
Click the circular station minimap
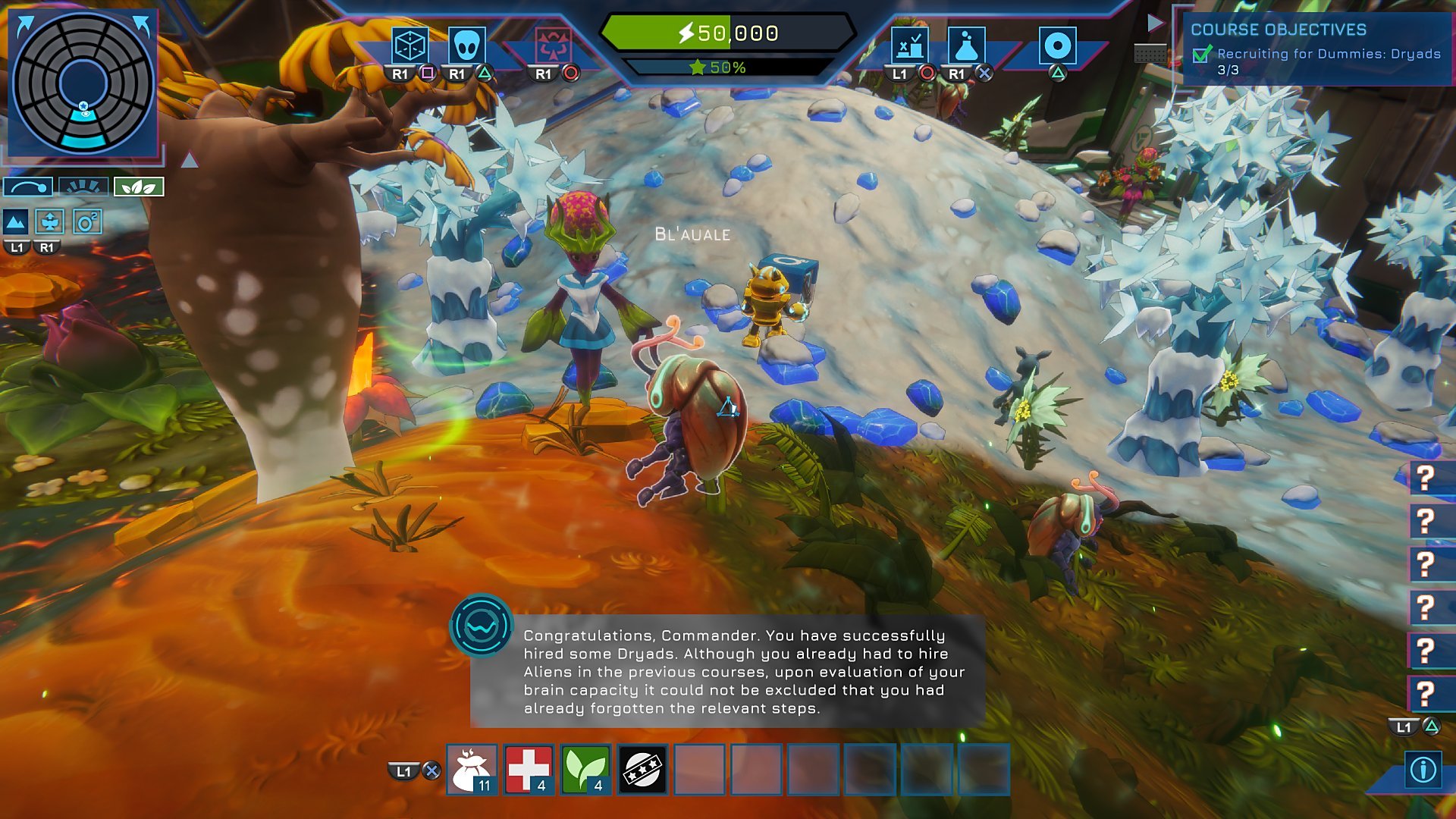point(83,83)
